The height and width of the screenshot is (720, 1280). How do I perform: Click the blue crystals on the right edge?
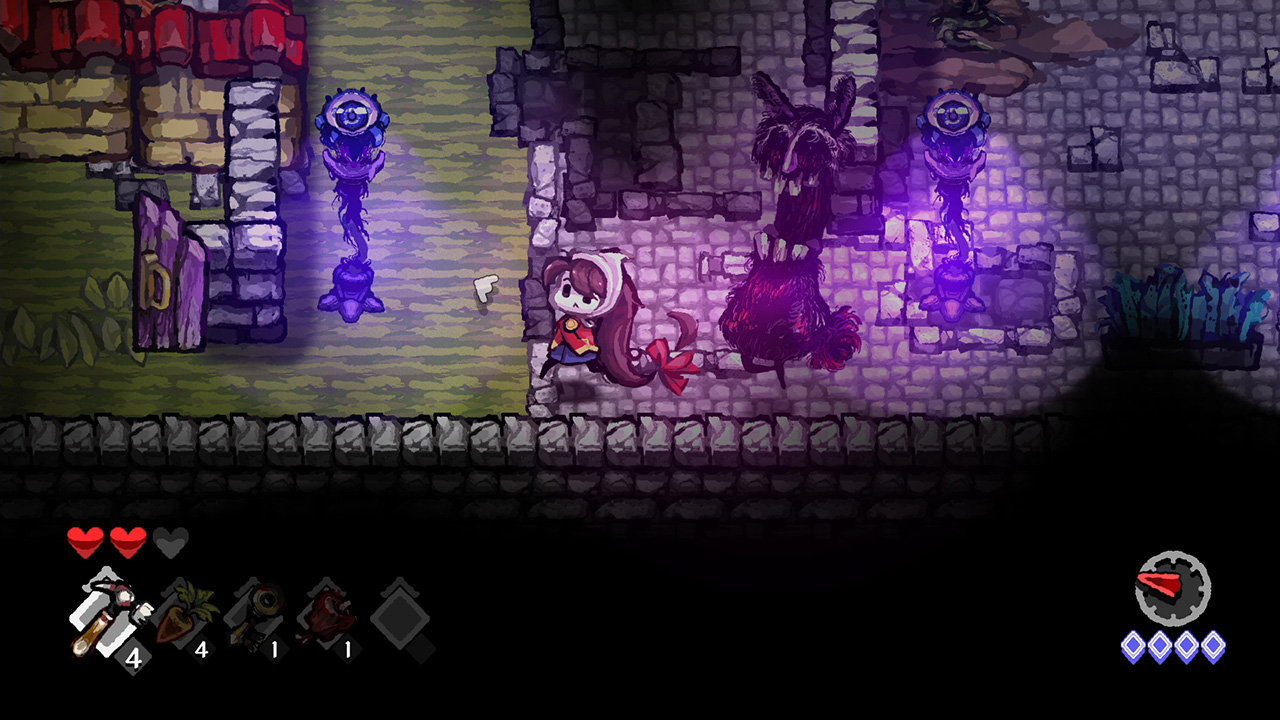tap(1180, 300)
